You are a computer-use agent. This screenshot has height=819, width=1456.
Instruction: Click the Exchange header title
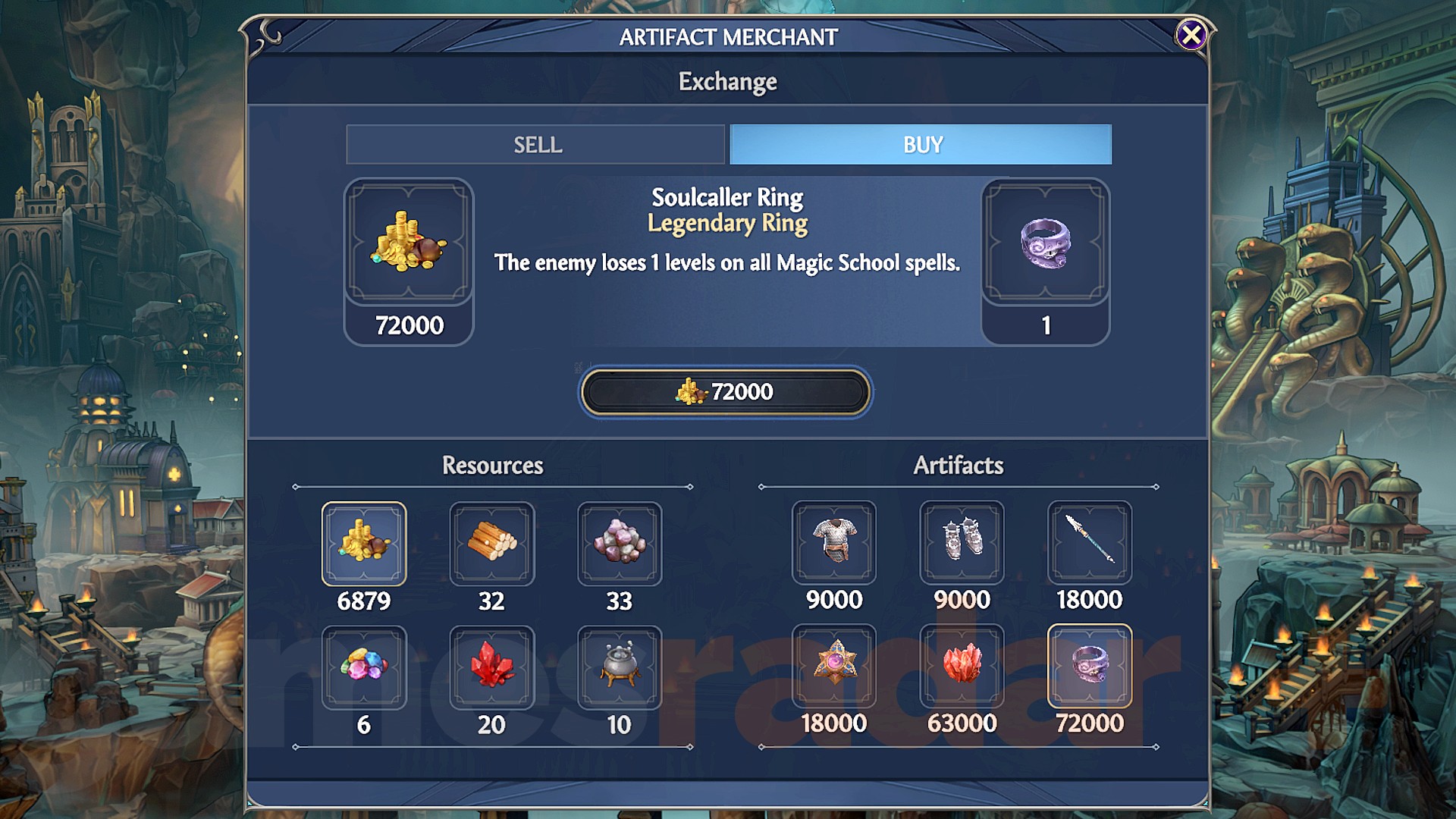[x=727, y=81]
